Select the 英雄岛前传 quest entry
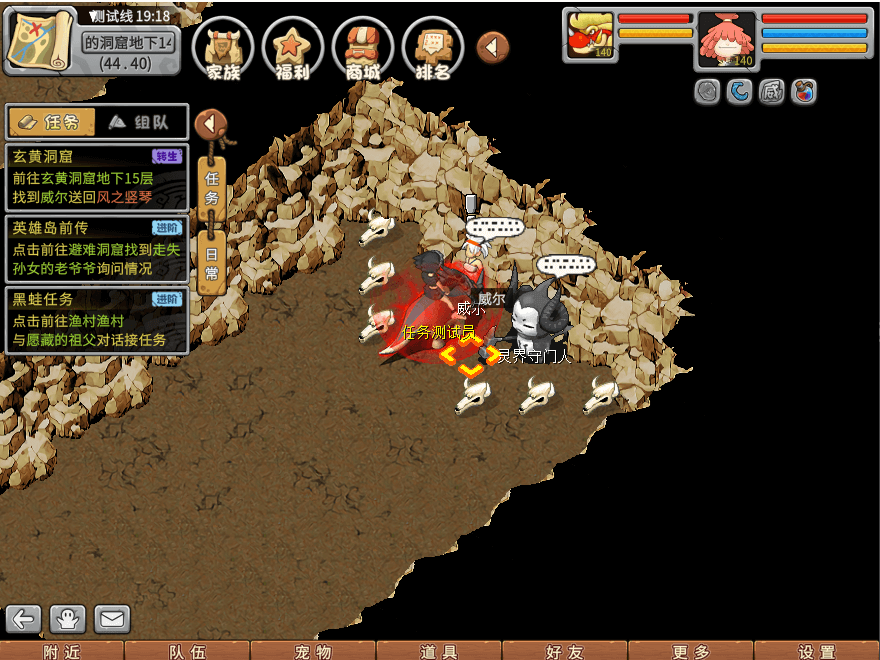The image size is (880, 660). point(96,248)
